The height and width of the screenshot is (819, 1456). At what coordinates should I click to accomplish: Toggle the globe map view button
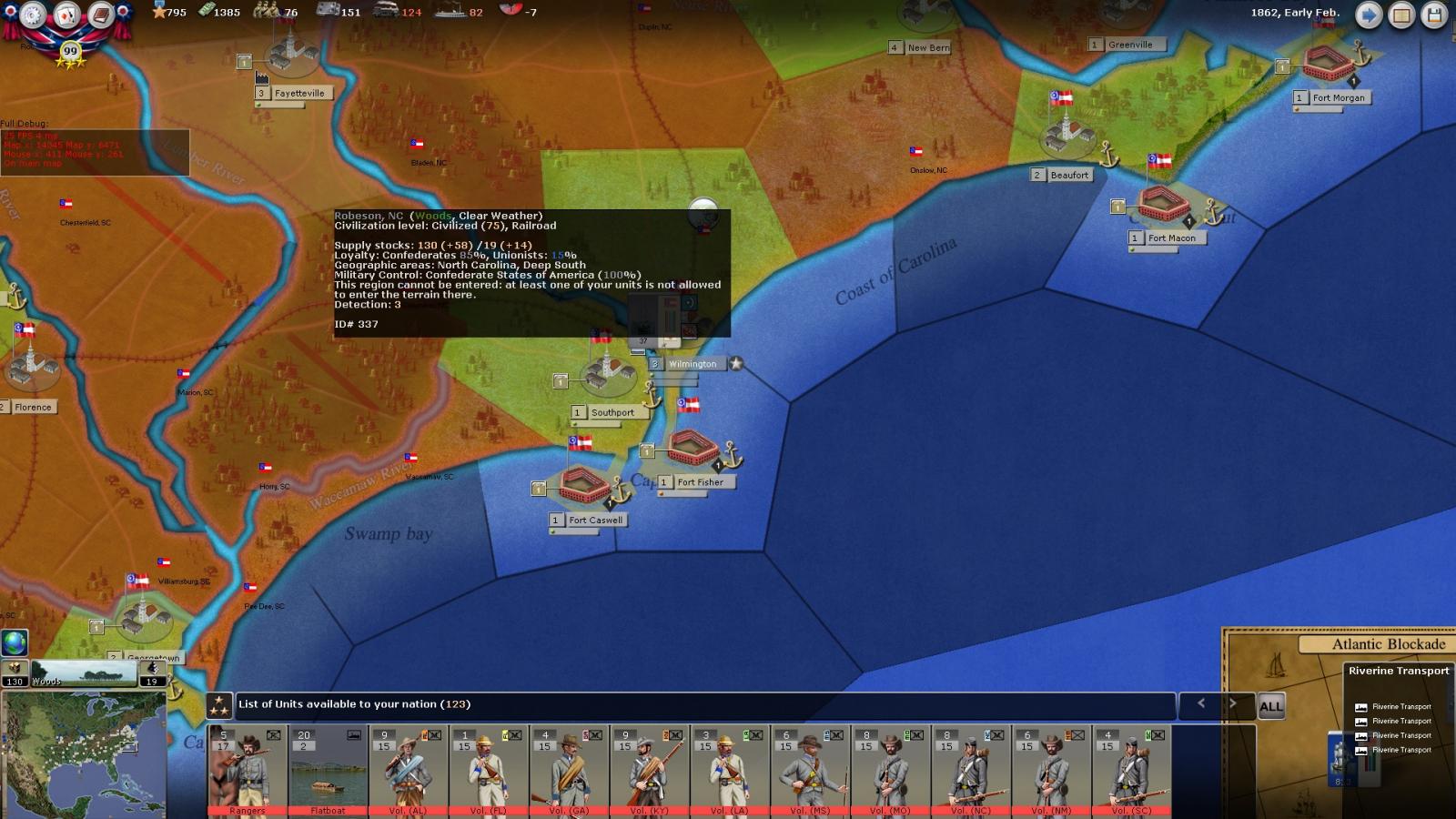coord(15,642)
